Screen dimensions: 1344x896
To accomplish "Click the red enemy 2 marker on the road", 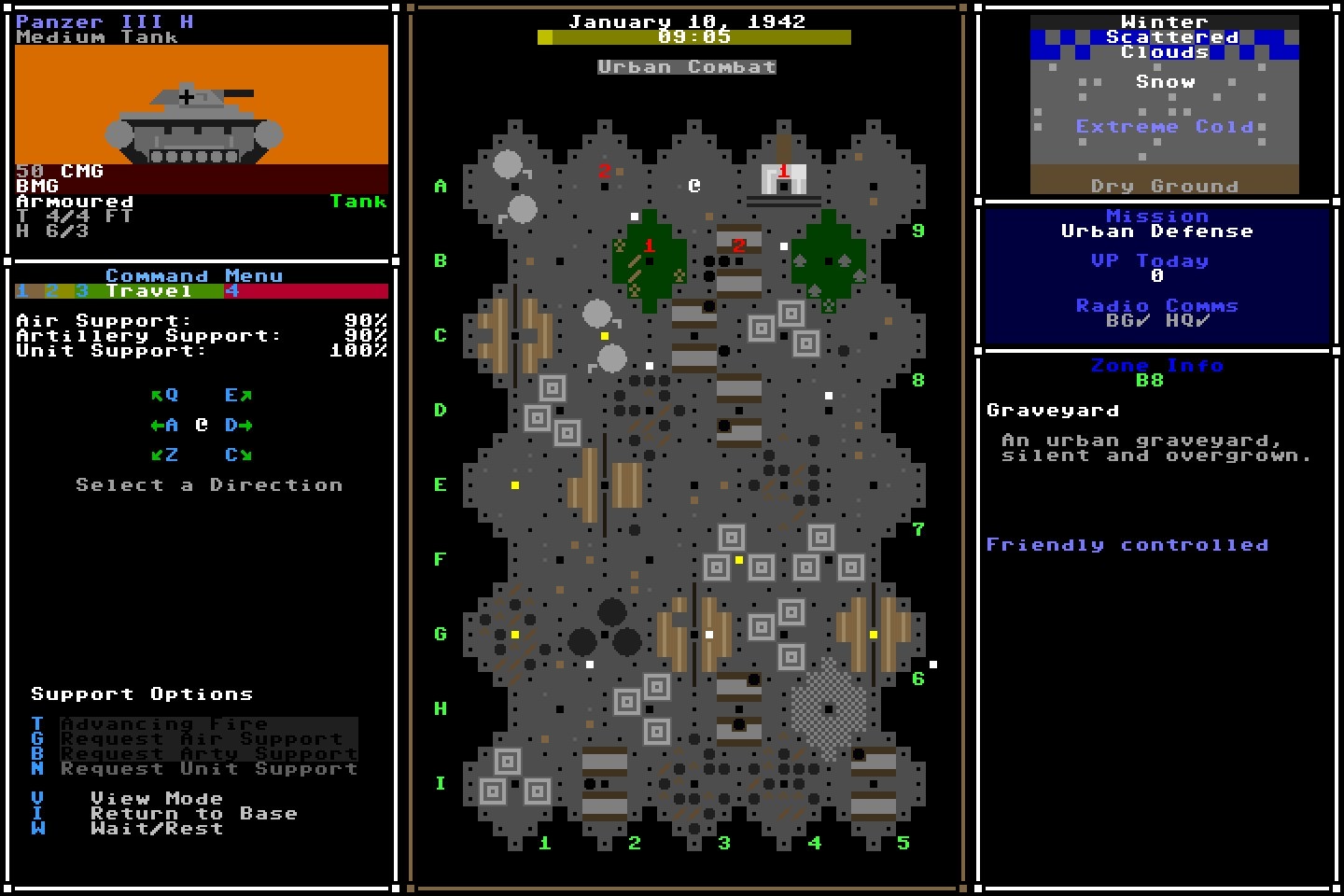I will click(x=739, y=246).
